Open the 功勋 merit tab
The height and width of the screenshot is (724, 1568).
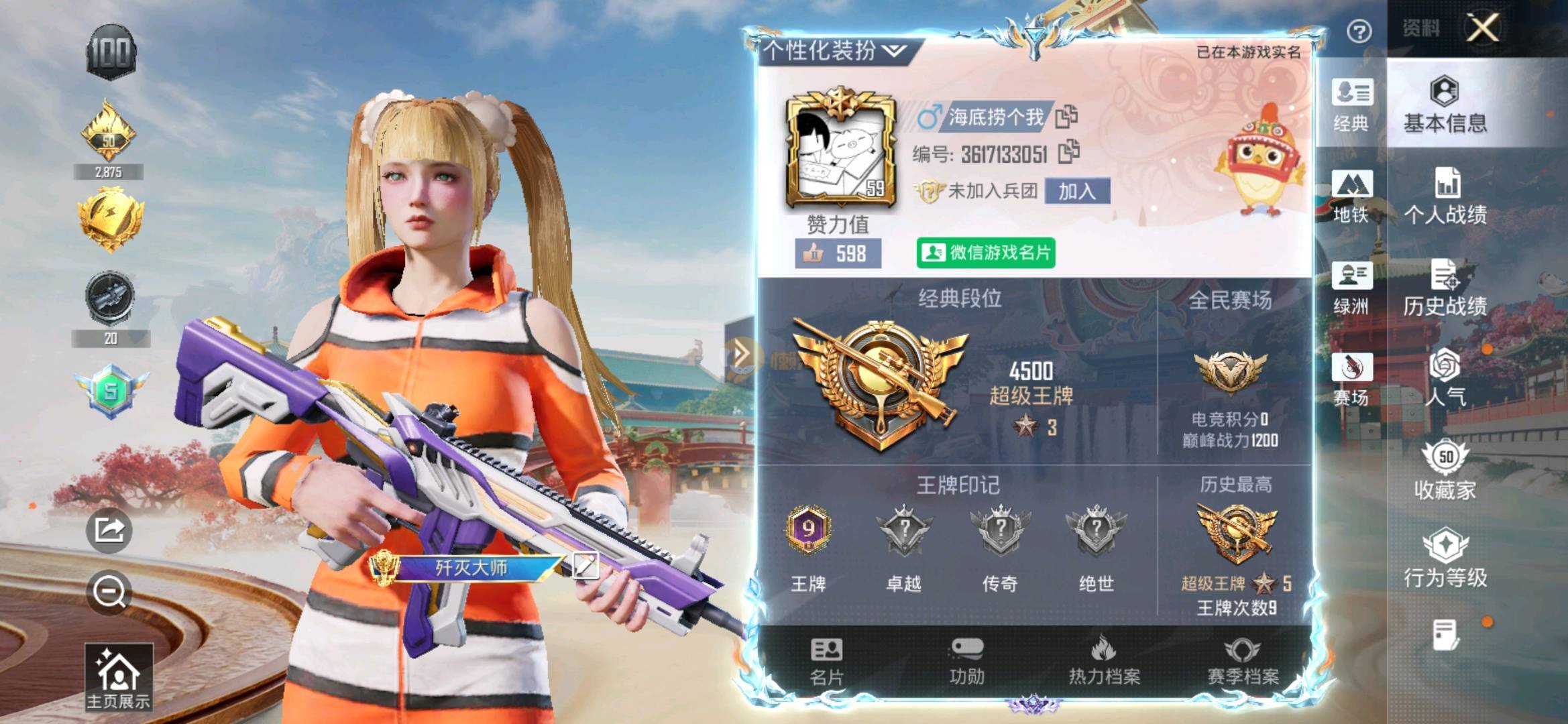point(966,662)
